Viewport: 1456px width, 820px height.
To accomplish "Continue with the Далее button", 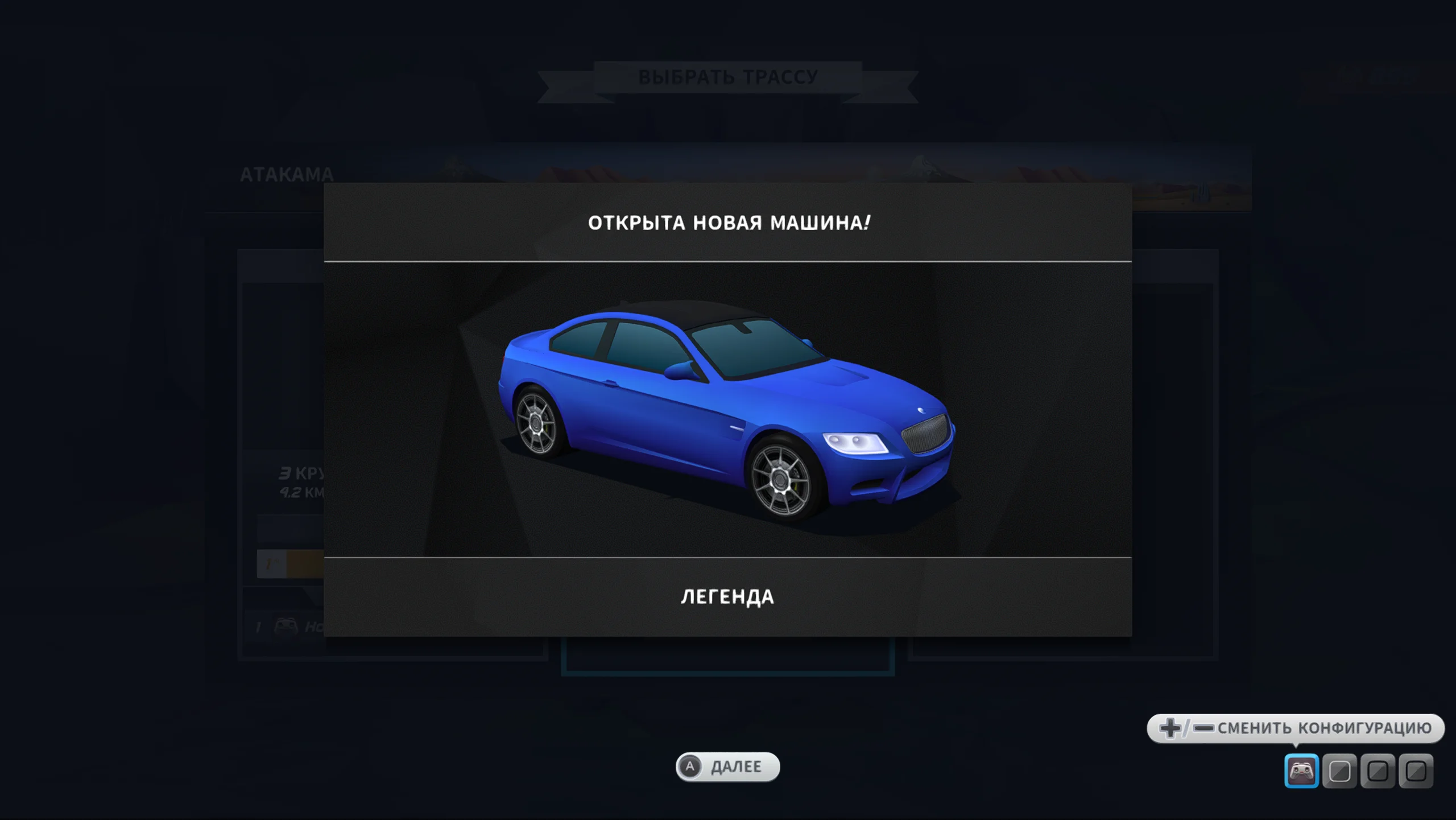I will [x=727, y=767].
